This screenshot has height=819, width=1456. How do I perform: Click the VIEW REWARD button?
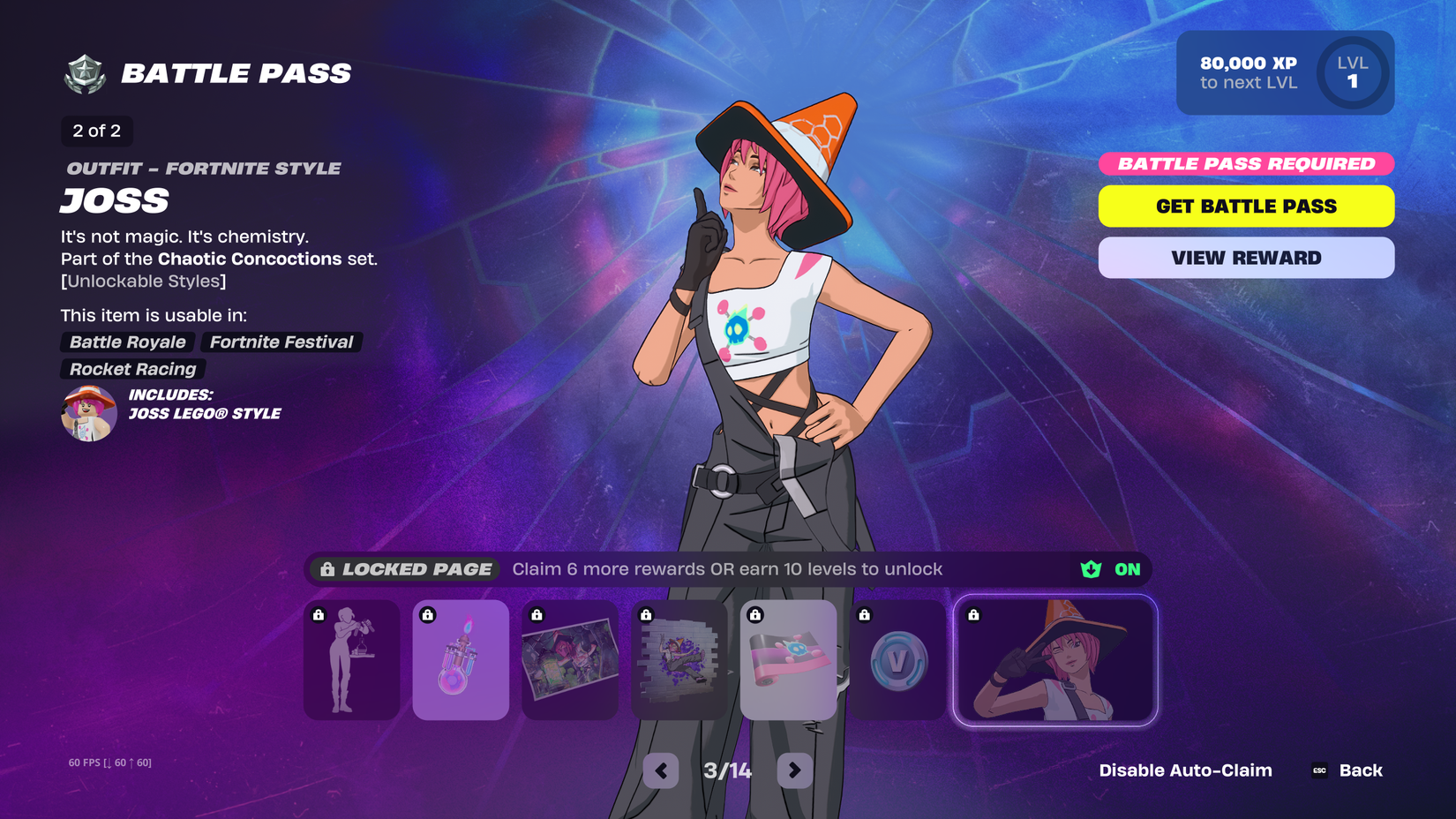click(1245, 257)
